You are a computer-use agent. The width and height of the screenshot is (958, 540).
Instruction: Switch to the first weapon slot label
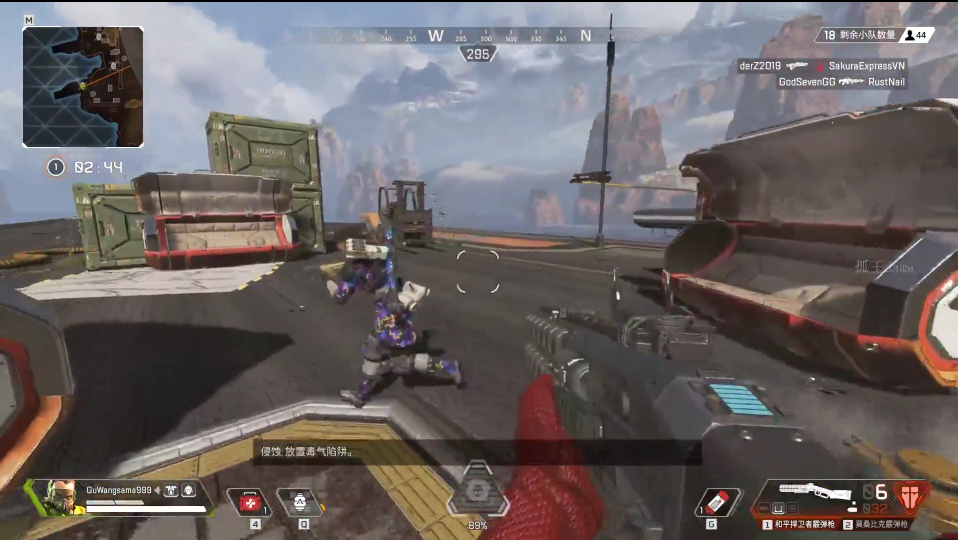click(x=800, y=524)
